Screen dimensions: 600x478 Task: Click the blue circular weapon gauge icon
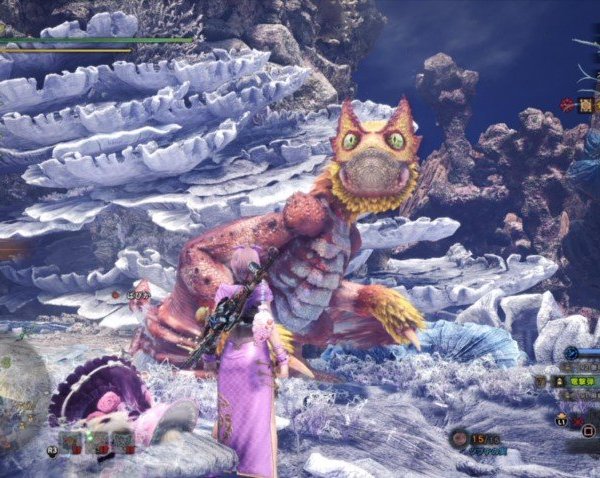570,353
